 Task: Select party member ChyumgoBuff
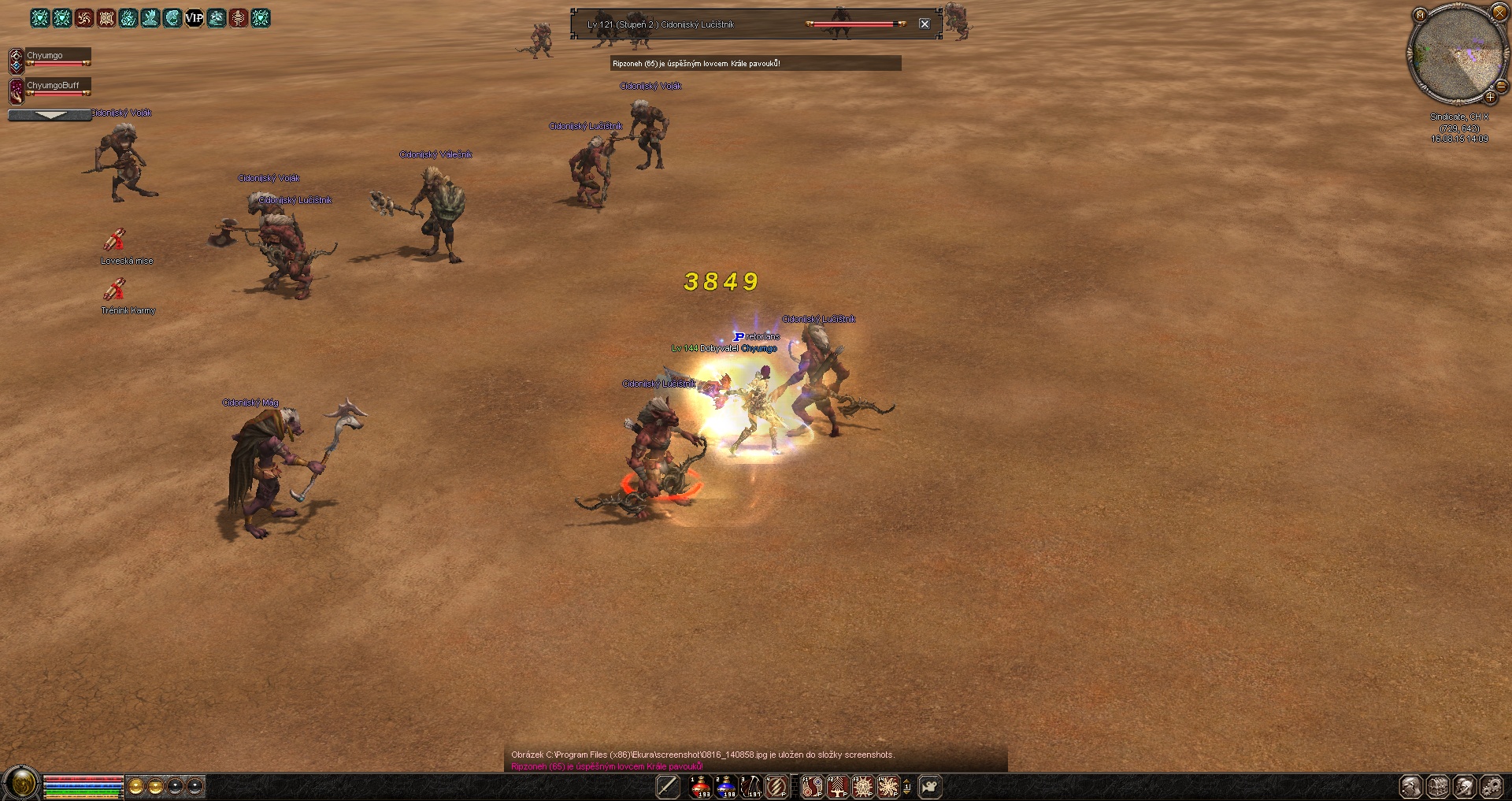pyautogui.click(x=52, y=85)
